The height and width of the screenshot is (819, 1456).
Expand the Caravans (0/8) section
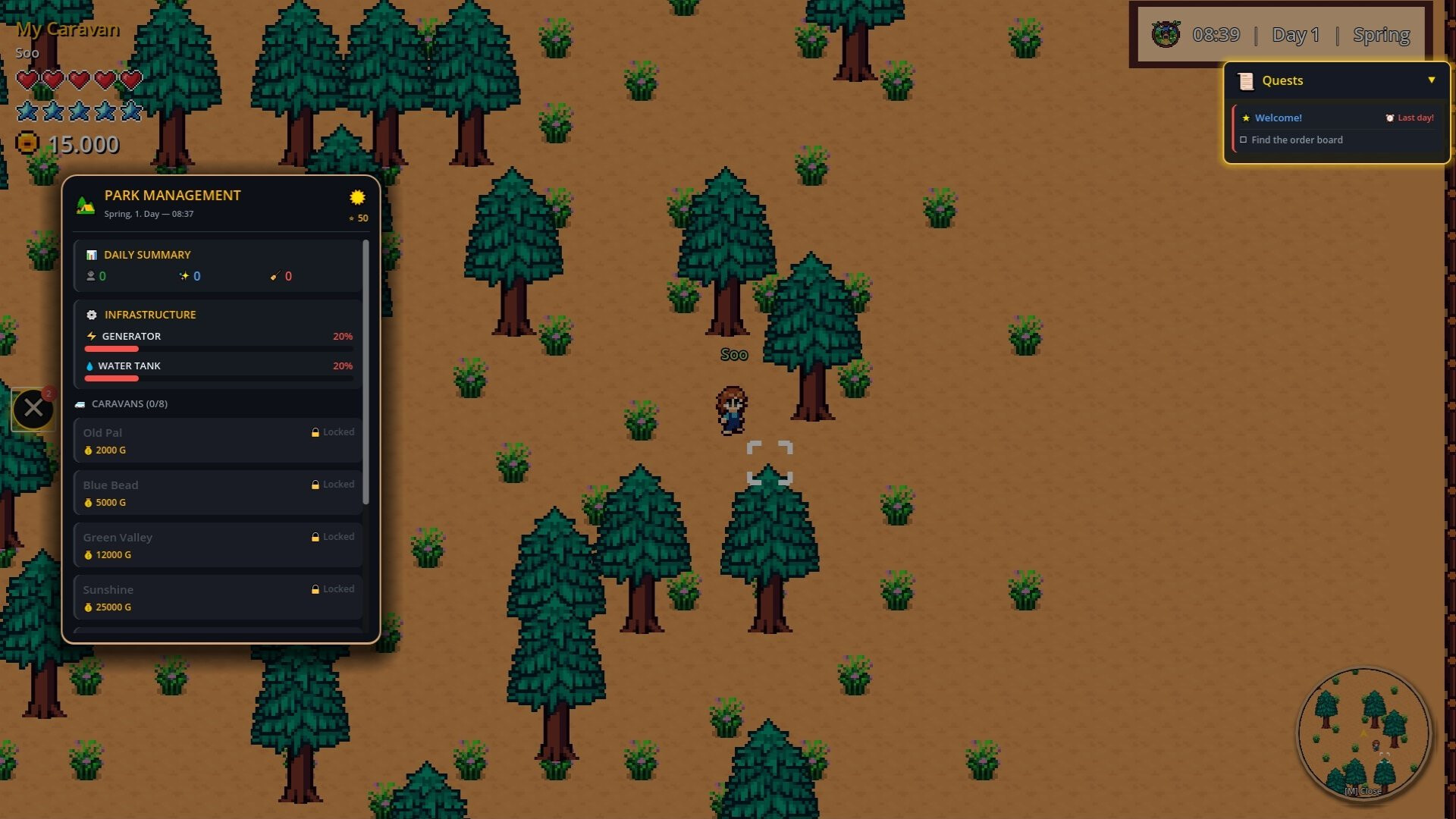pos(128,403)
